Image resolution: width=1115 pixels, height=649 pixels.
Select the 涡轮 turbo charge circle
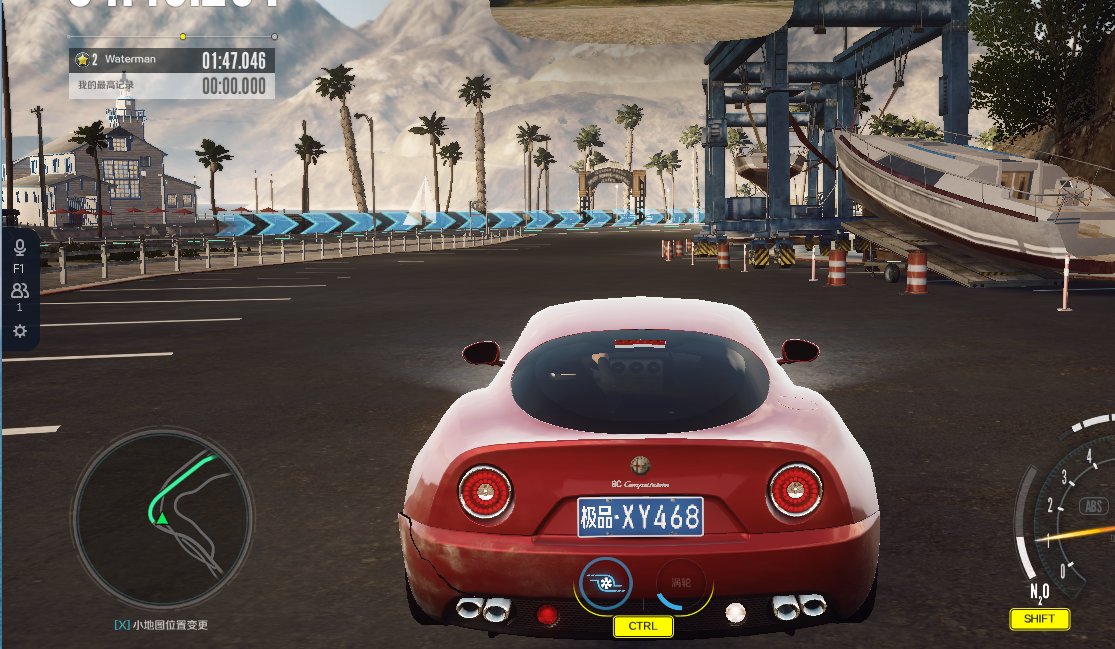pos(682,583)
